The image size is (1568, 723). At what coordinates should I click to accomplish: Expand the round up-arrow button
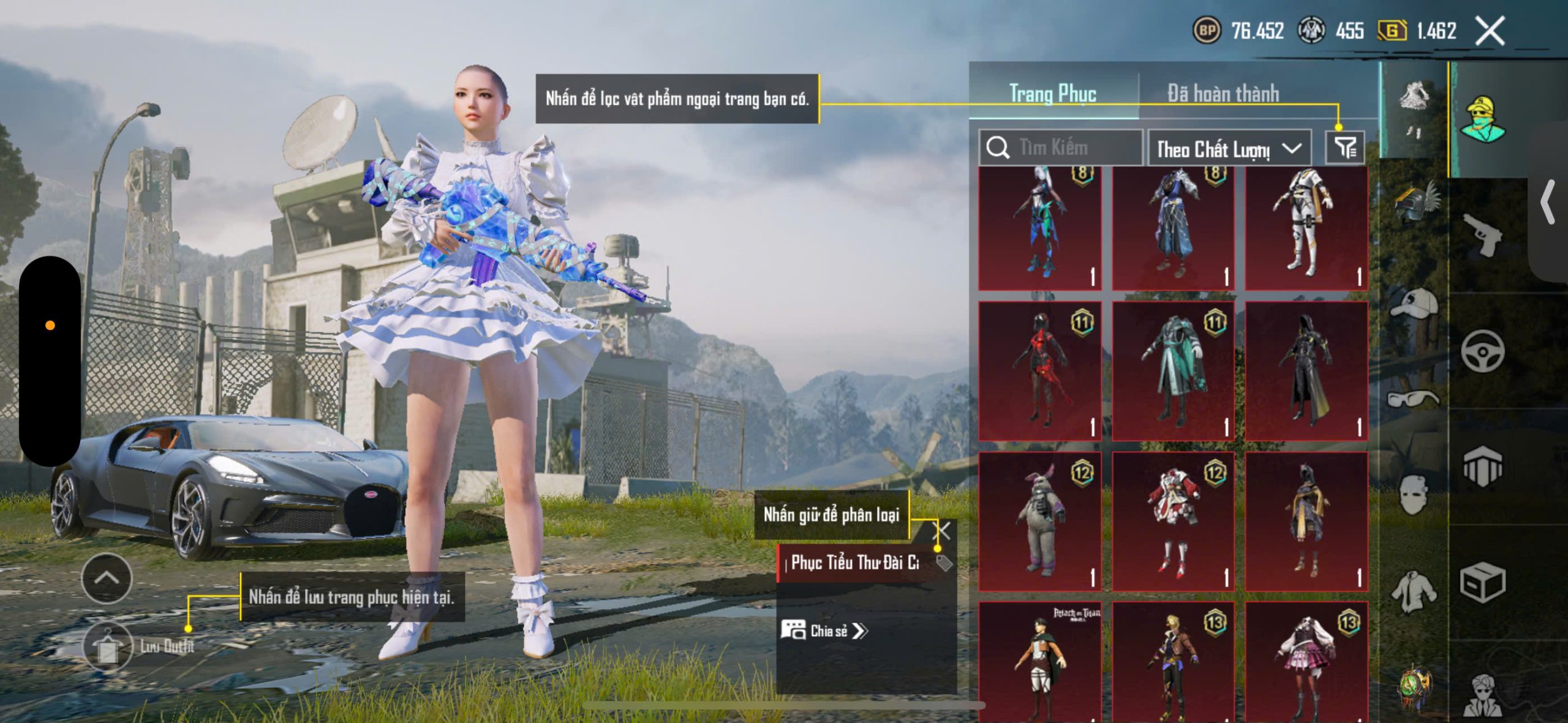click(107, 578)
